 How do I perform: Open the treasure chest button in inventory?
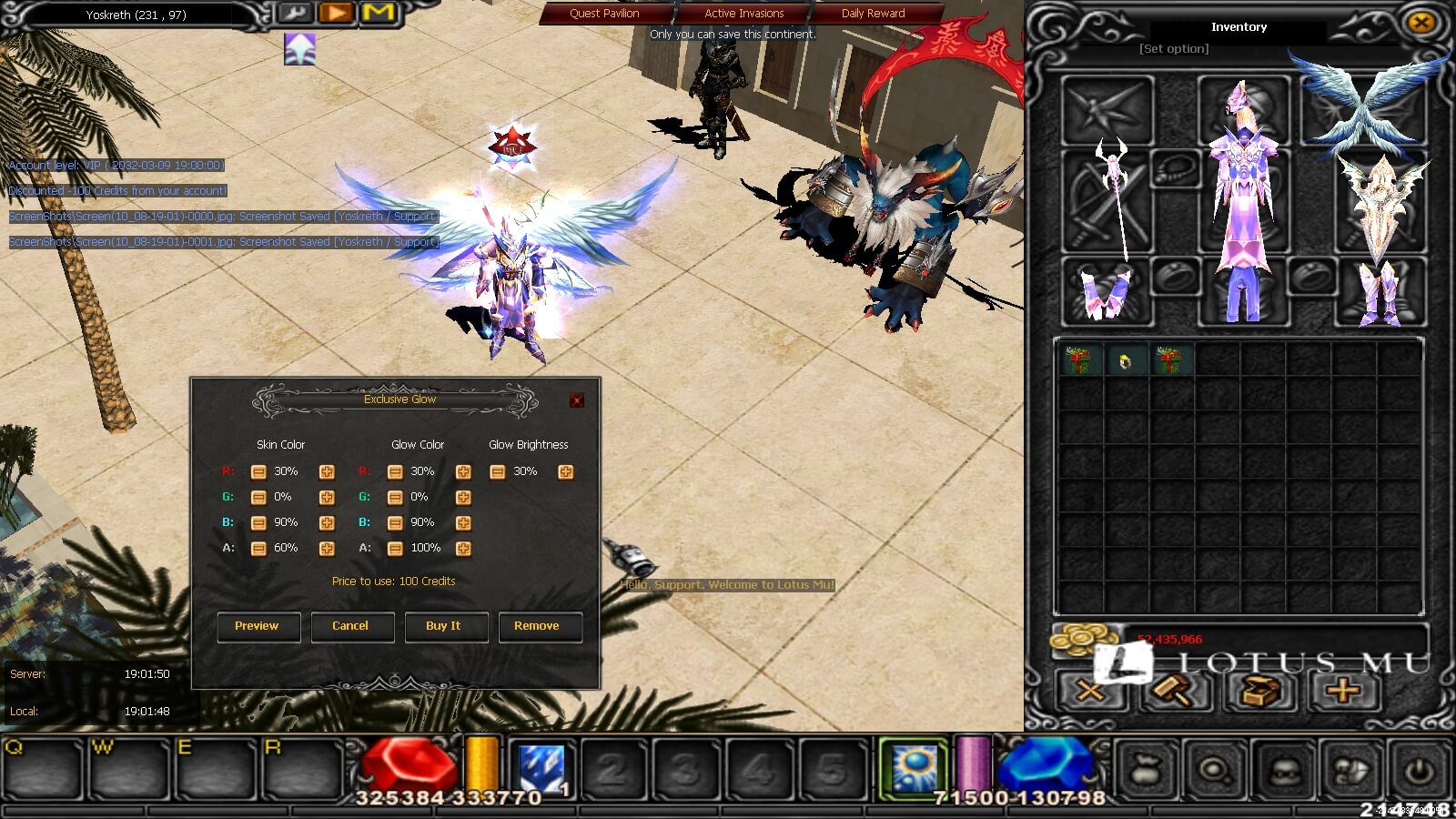pyautogui.click(x=1260, y=692)
